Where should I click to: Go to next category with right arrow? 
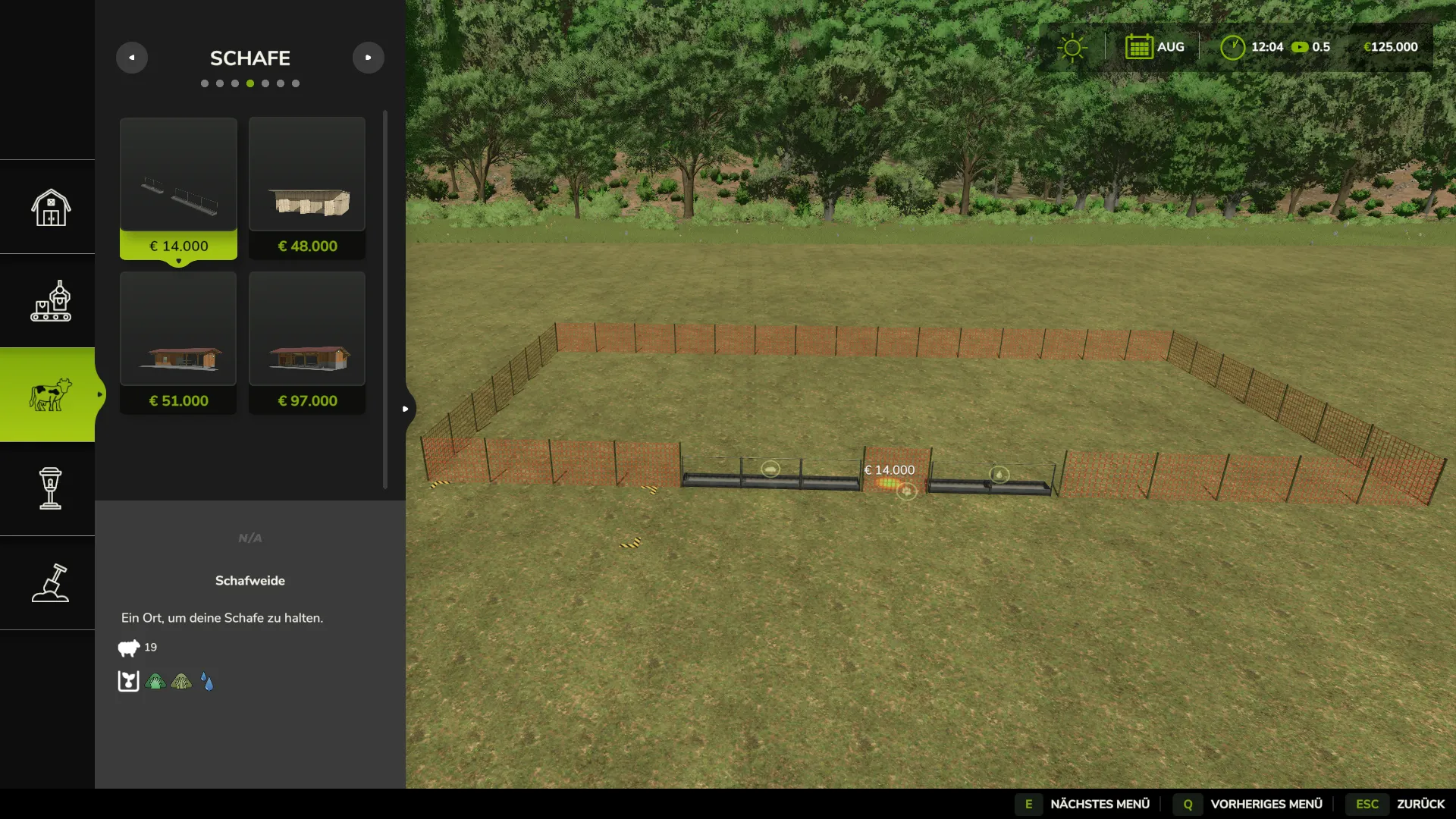coord(369,58)
